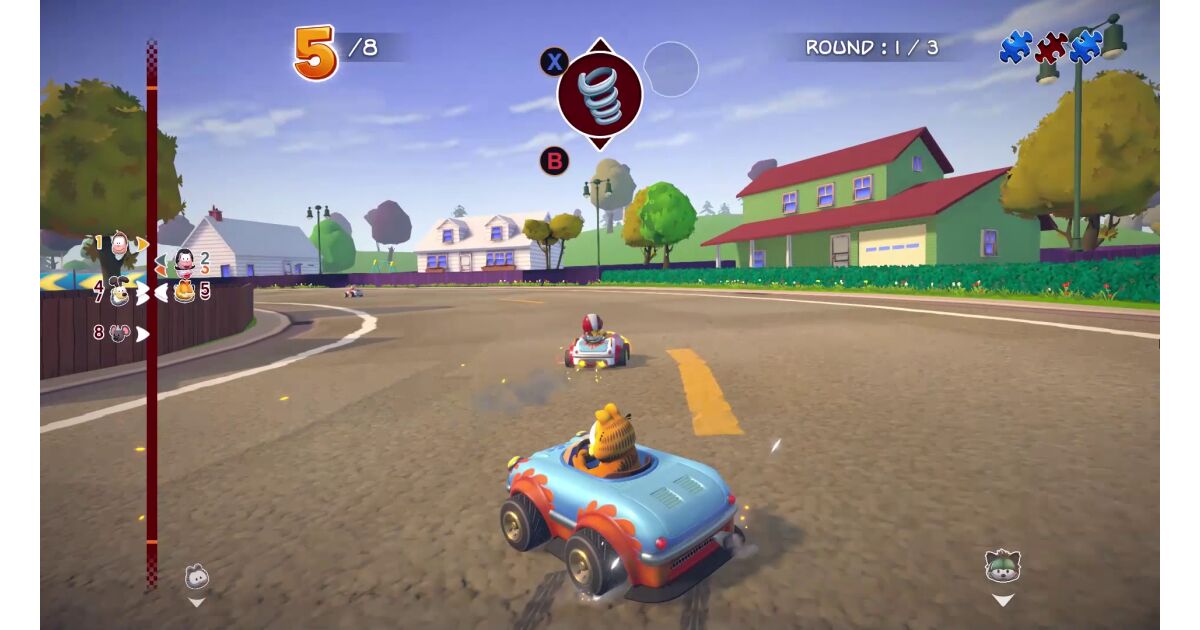The image size is (1200, 630).
Task: Click the white cat rear-view indicator
Action: pos(197,577)
